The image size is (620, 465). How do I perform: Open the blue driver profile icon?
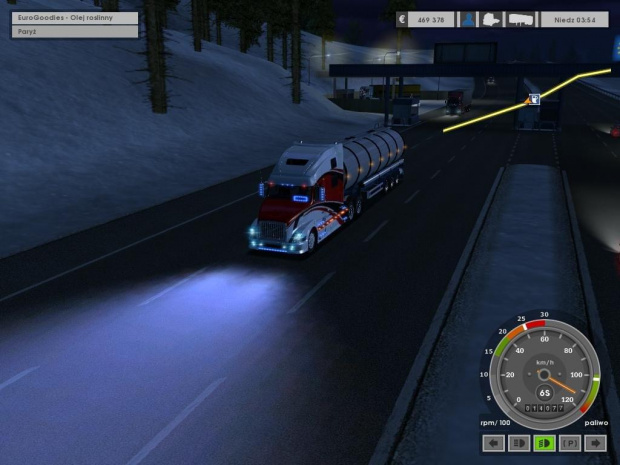[468, 18]
